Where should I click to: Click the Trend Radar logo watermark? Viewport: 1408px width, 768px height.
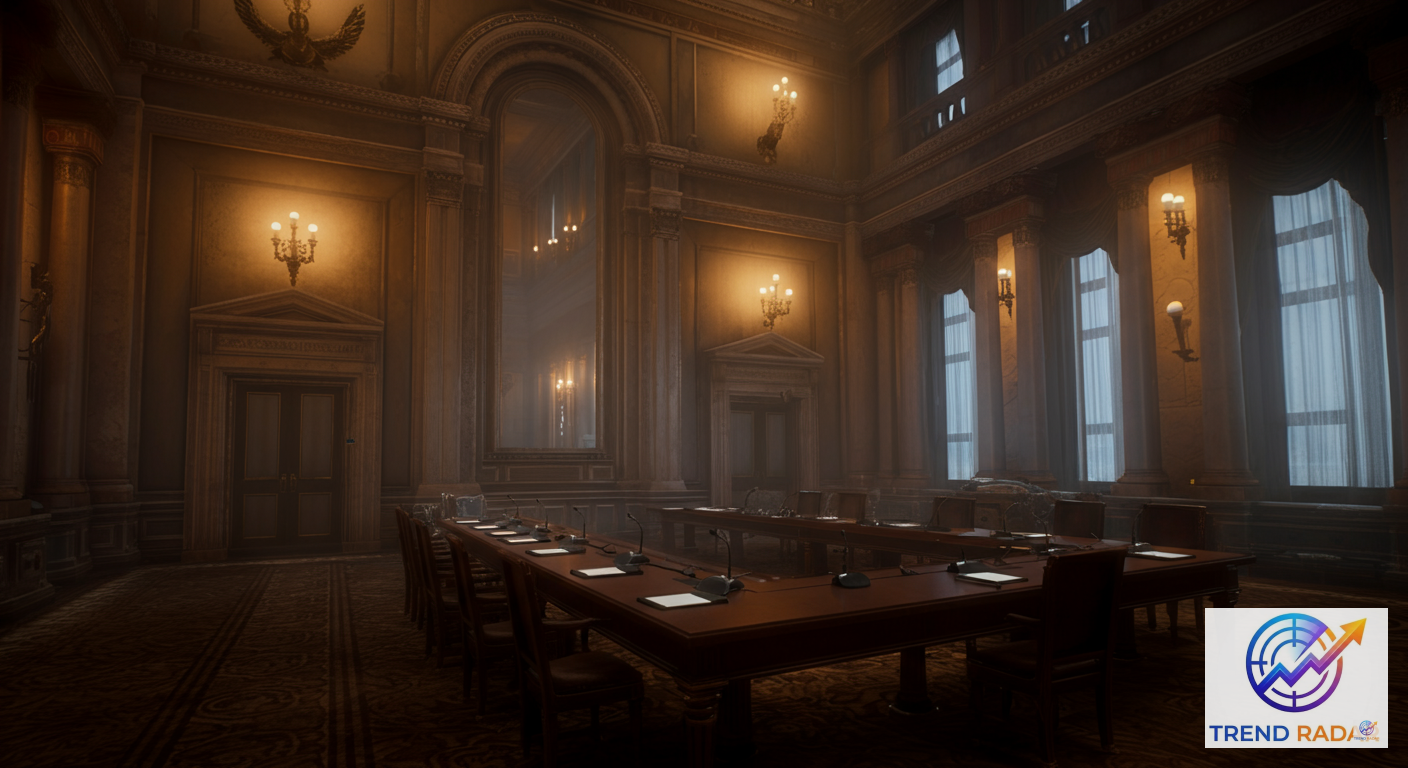click(1295, 677)
